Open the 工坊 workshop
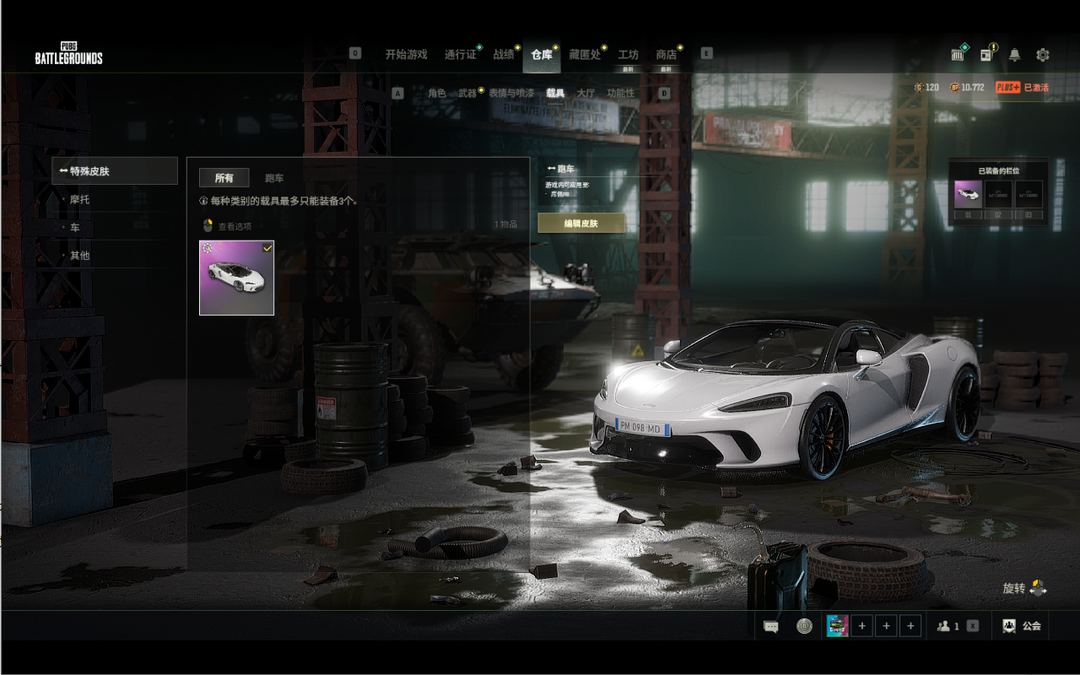1080x675 pixels. tap(628, 54)
